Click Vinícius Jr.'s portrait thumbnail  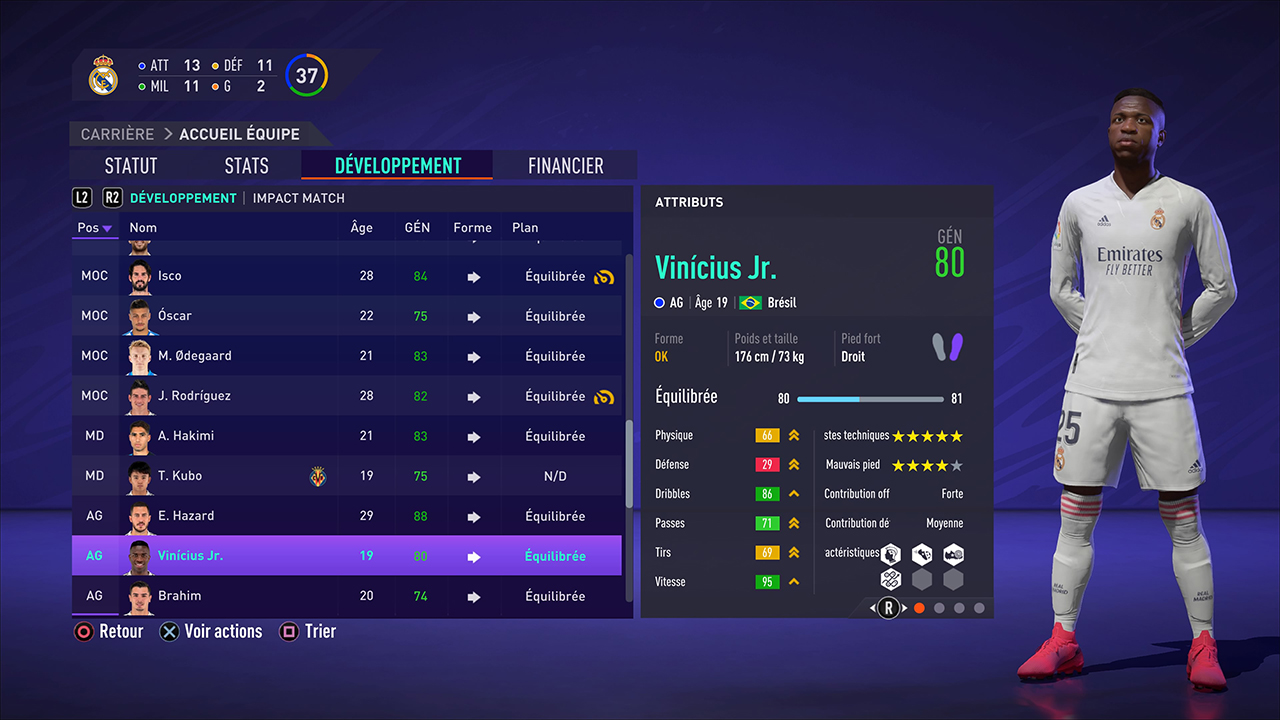point(139,555)
